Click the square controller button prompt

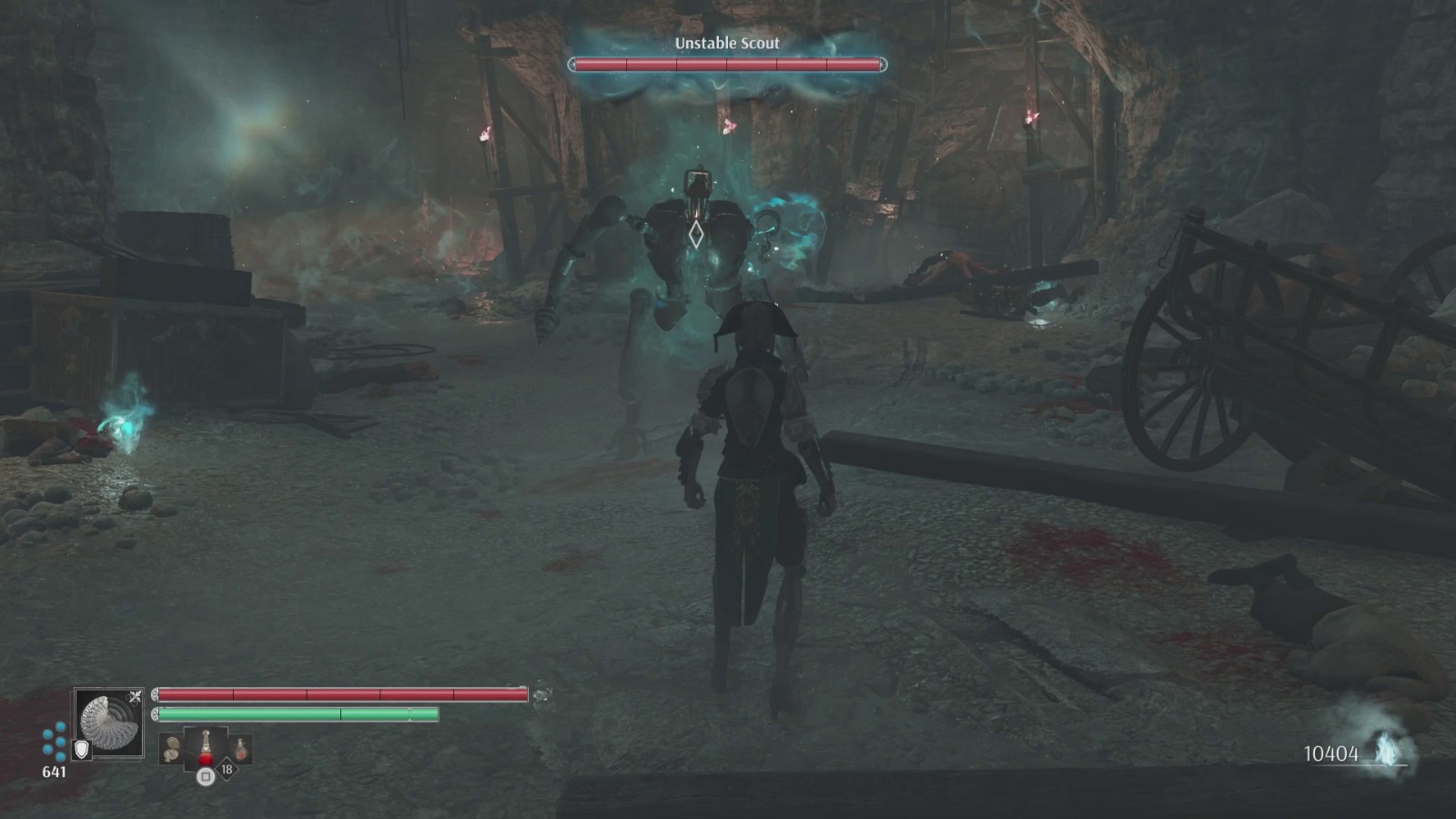(206, 776)
